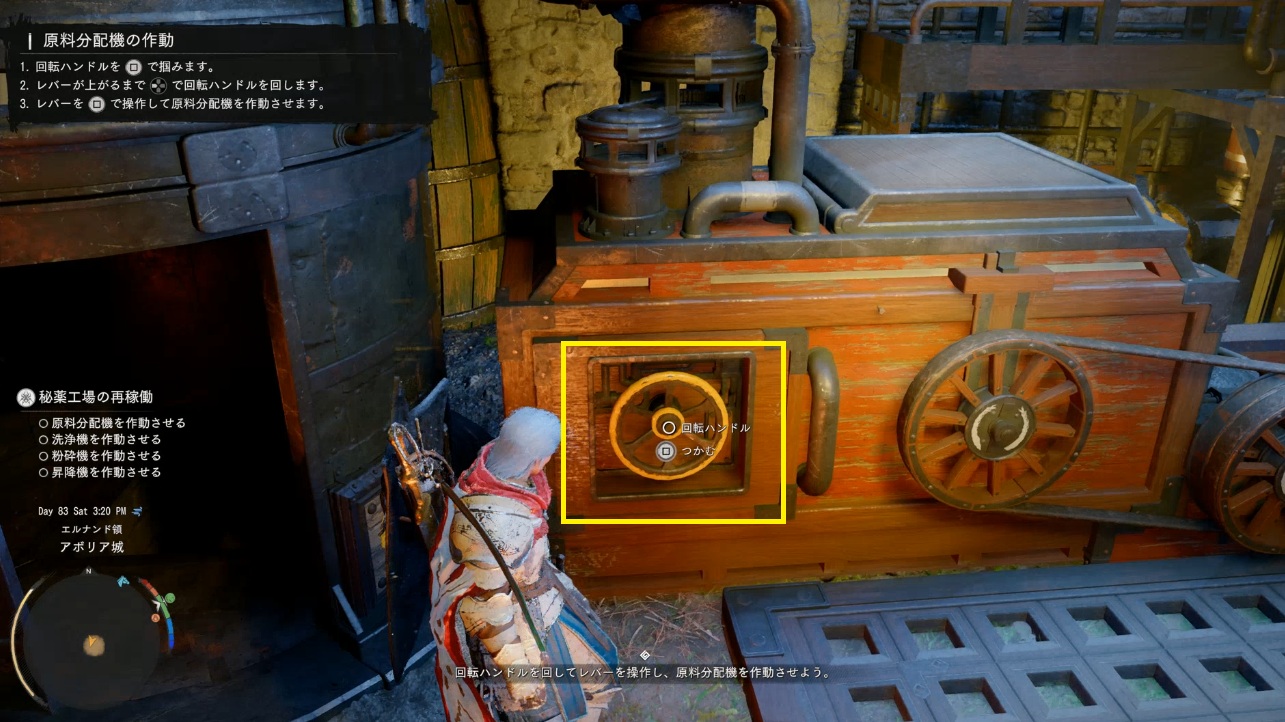Click the 回転ハンドル interaction label
The image size is (1285, 722).
click(715, 427)
